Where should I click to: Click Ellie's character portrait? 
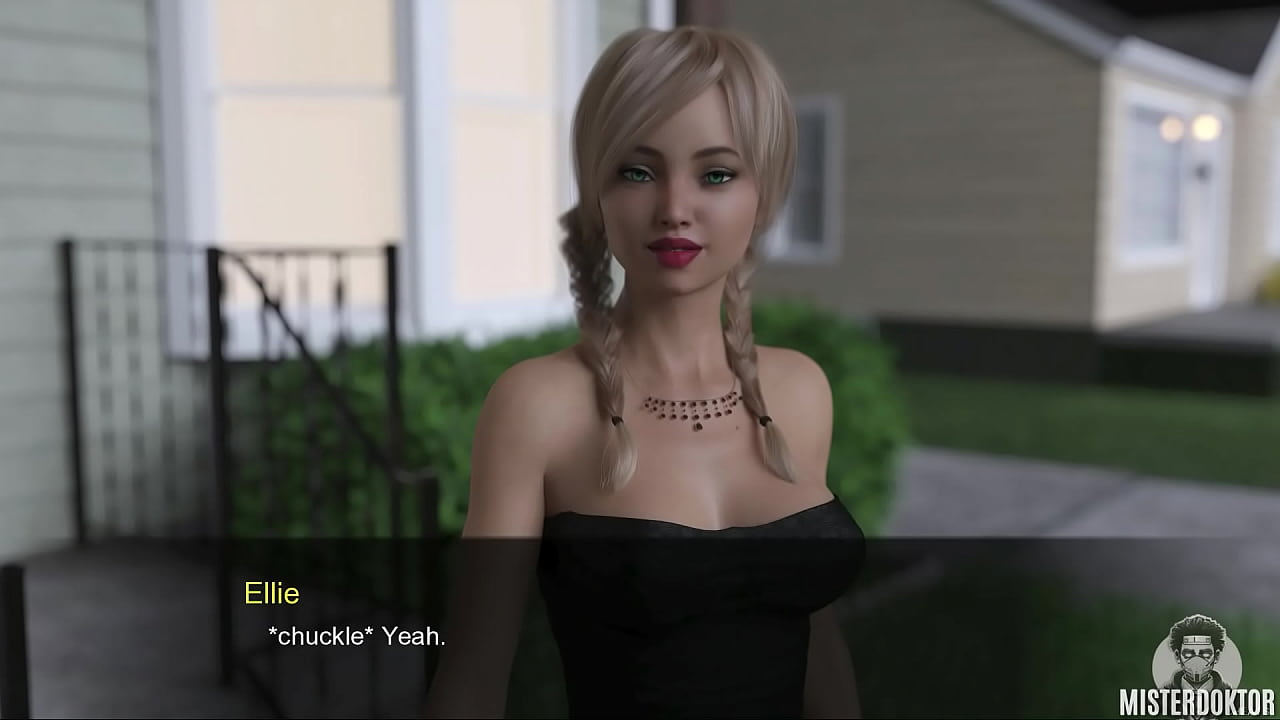pos(680,300)
